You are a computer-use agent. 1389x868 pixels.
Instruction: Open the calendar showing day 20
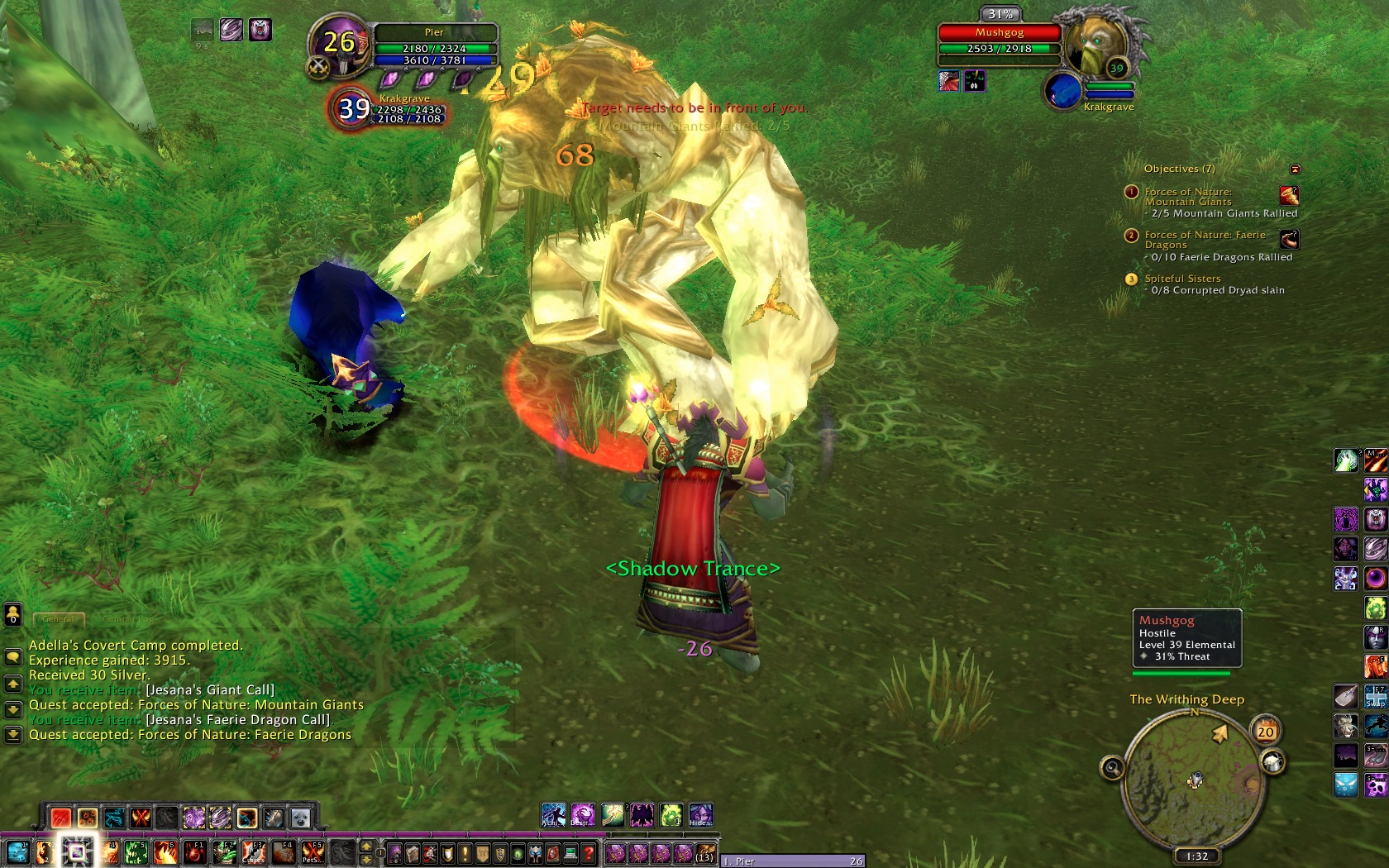[1266, 731]
